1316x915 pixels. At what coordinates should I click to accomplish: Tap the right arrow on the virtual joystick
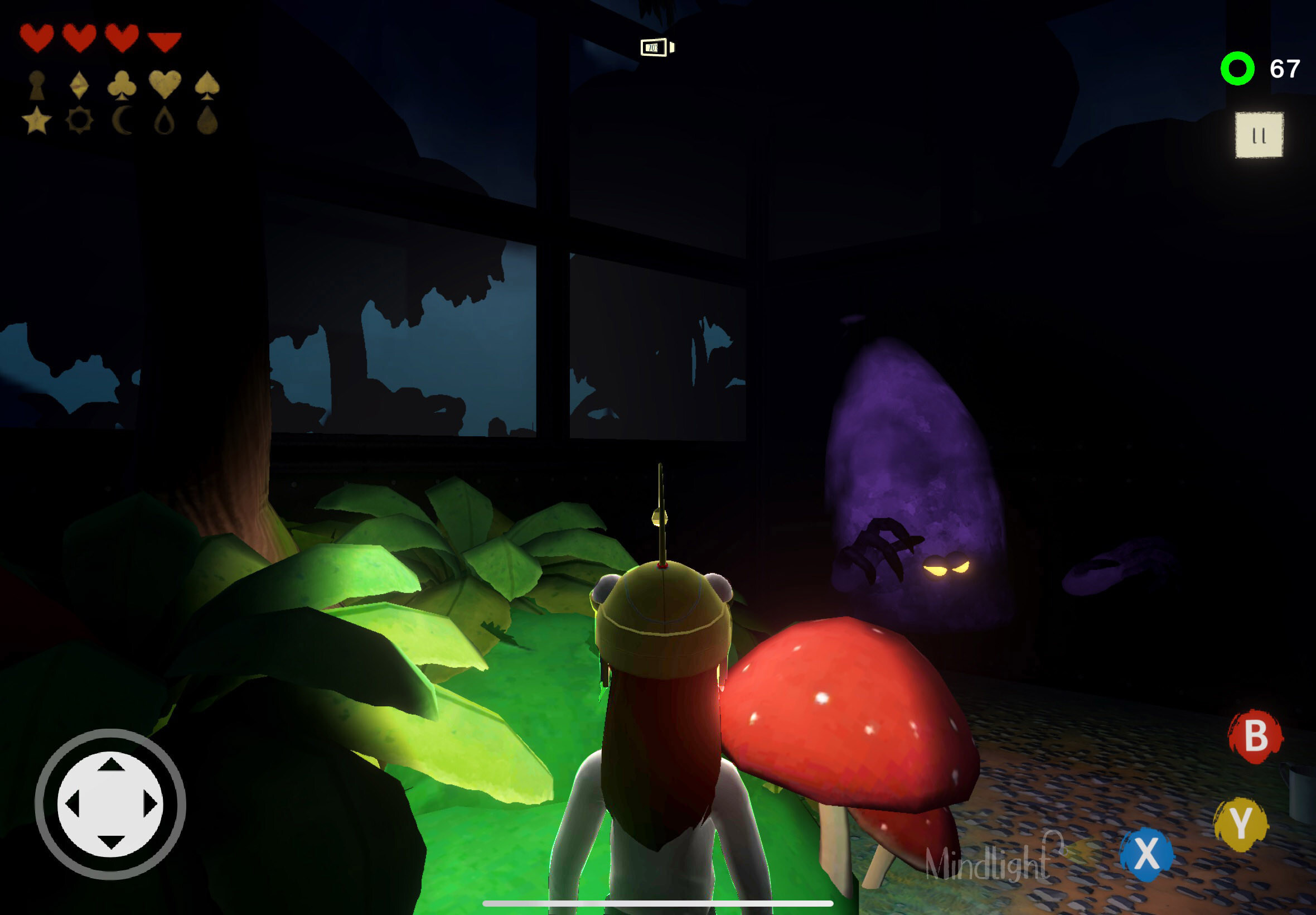[149, 804]
